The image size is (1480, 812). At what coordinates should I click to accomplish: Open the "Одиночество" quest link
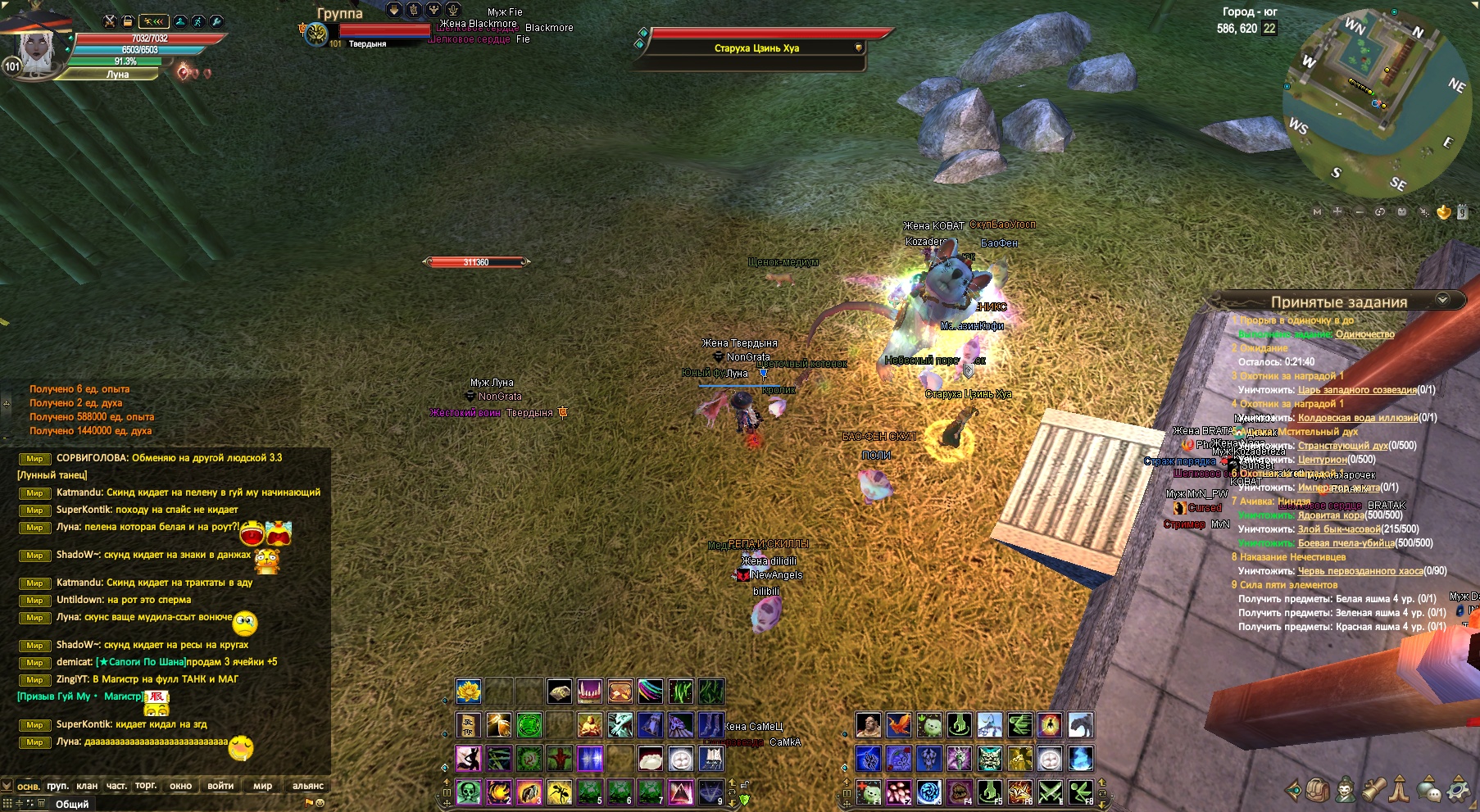click(1364, 334)
